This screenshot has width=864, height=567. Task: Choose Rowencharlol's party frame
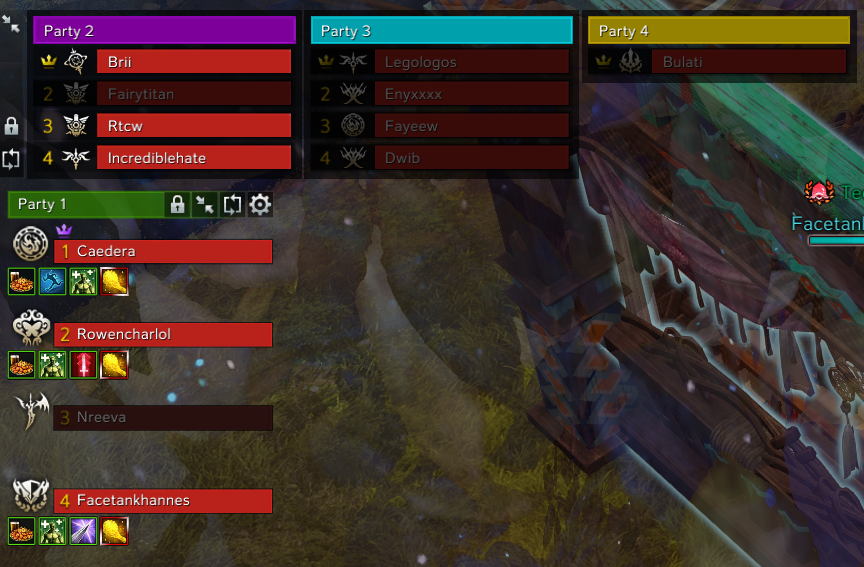(163, 335)
